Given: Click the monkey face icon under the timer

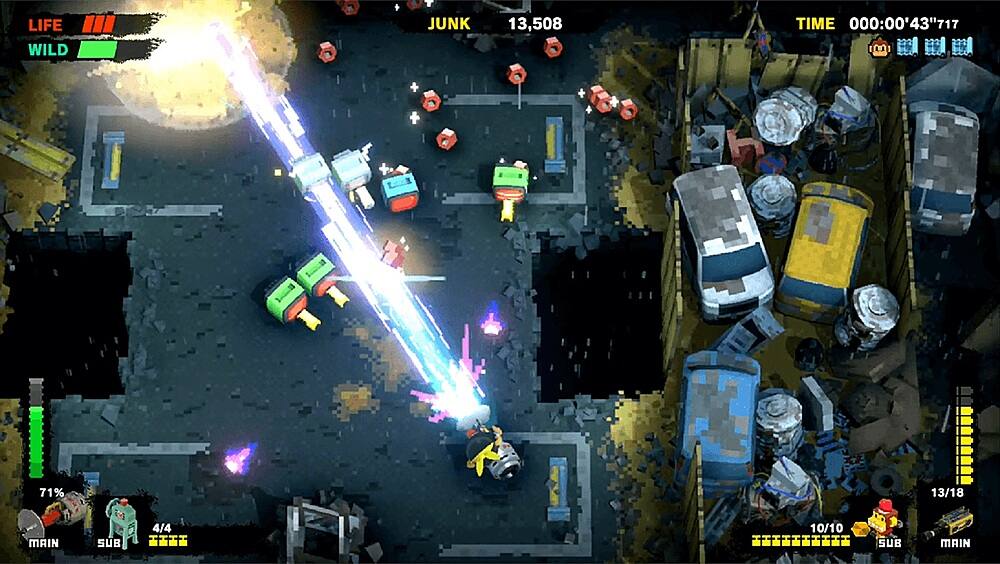Looking at the screenshot, I should click(x=881, y=46).
